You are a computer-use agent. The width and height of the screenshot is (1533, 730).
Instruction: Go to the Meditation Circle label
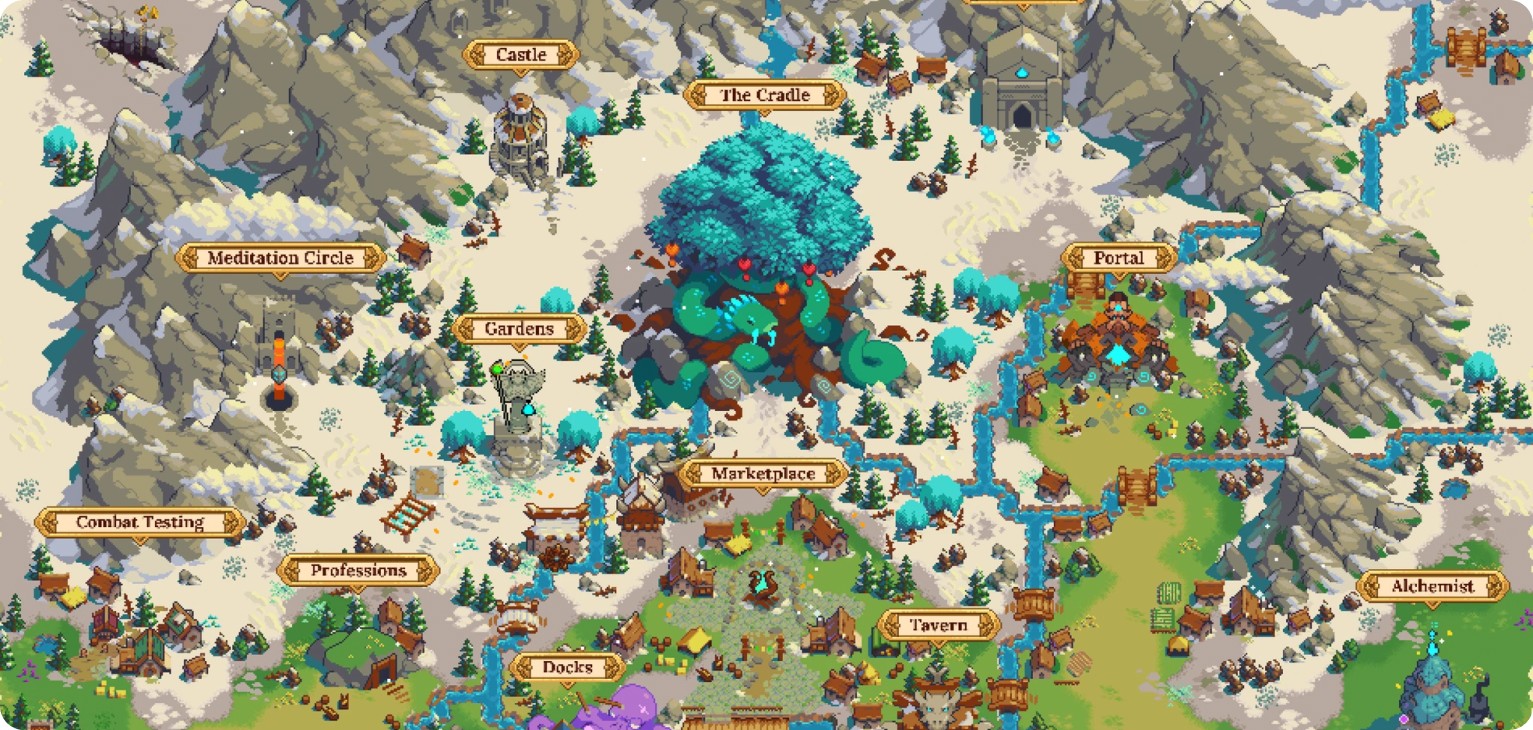coord(280,258)
